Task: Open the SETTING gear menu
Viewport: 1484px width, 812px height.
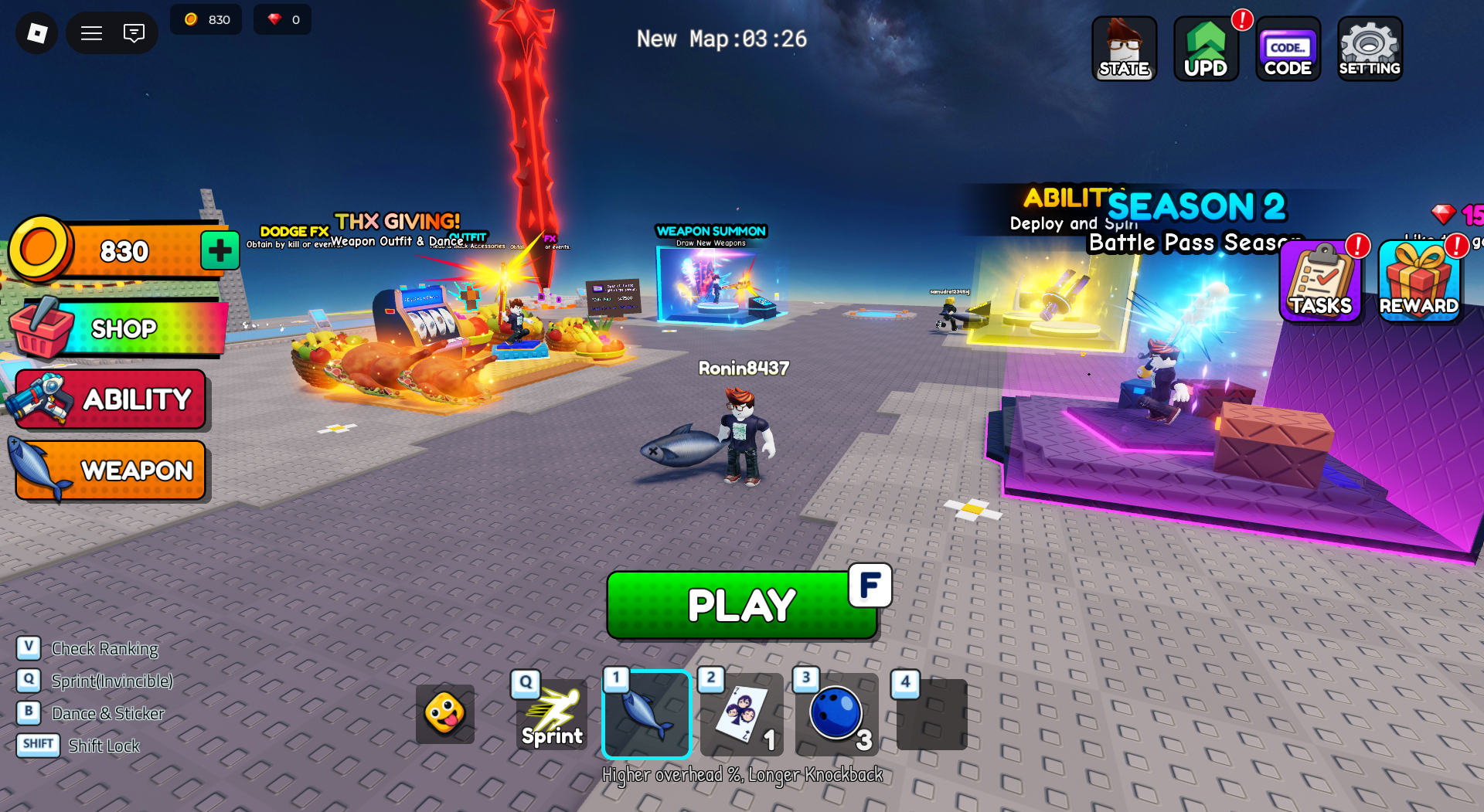Action: 1370,49
